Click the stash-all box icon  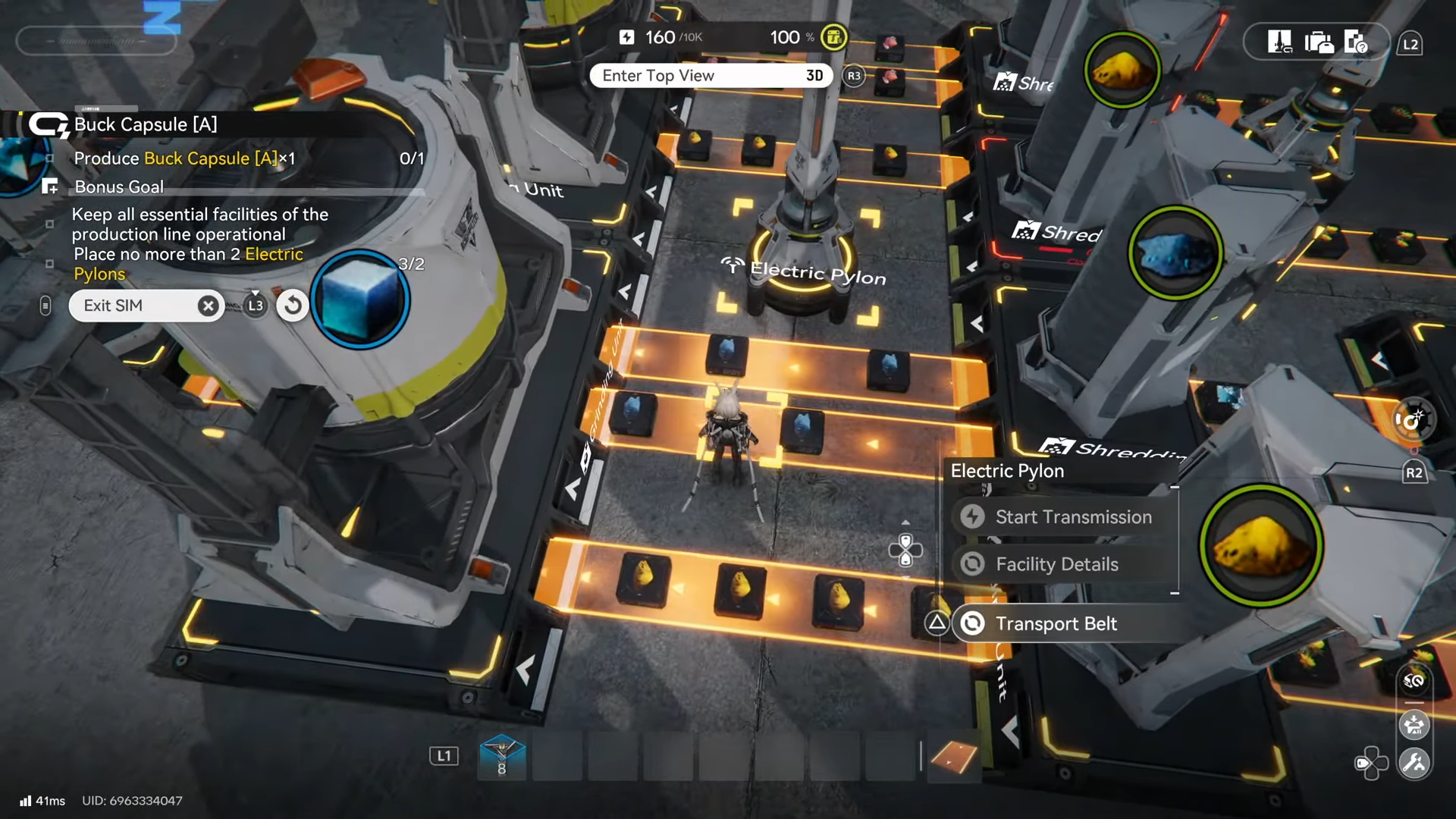(x=1414, y=725)
